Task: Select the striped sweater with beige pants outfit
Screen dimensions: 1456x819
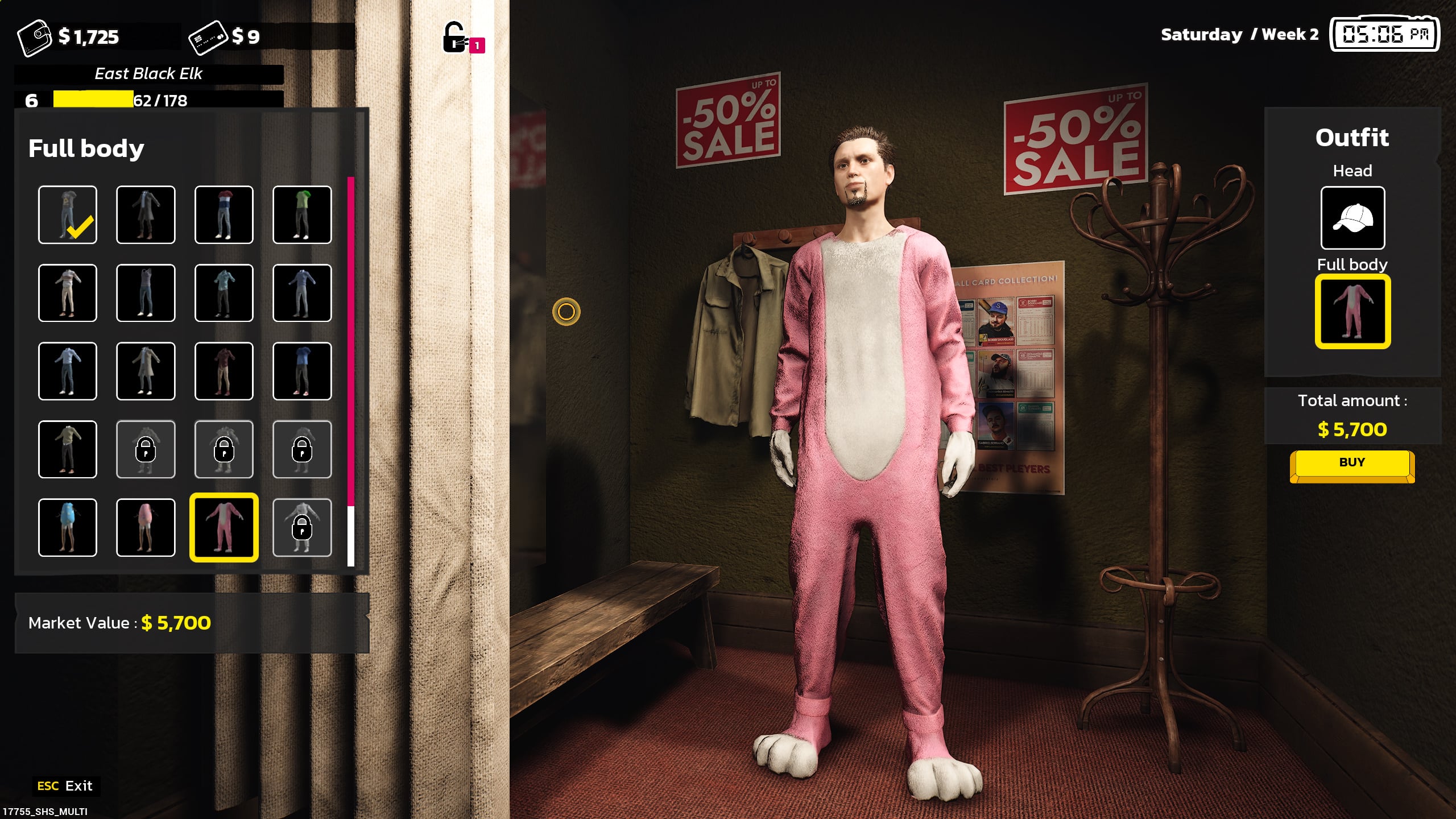Action: 68,293
